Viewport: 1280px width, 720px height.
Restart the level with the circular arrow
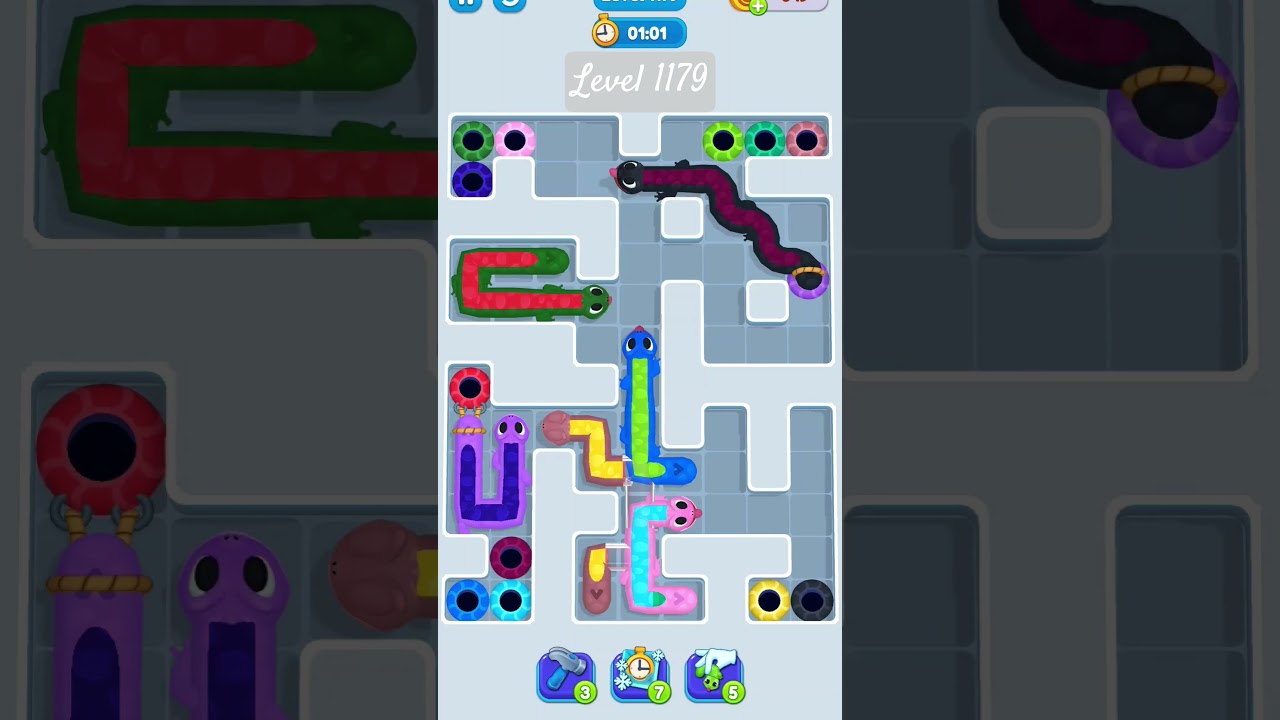click(x=510, y=4)
